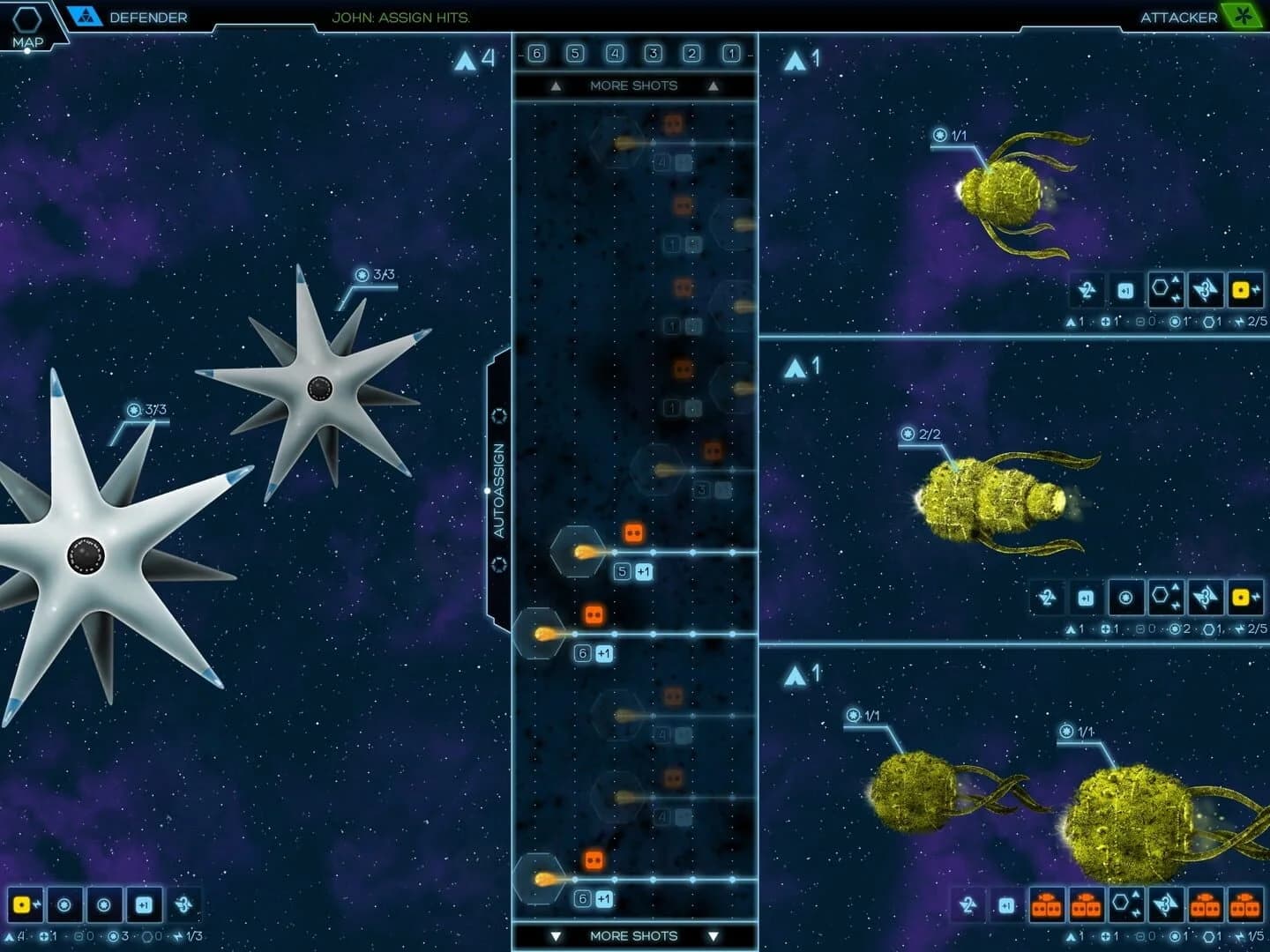Expand MORE SHOTS at the bottom of the grid

(x=632, y=936)
